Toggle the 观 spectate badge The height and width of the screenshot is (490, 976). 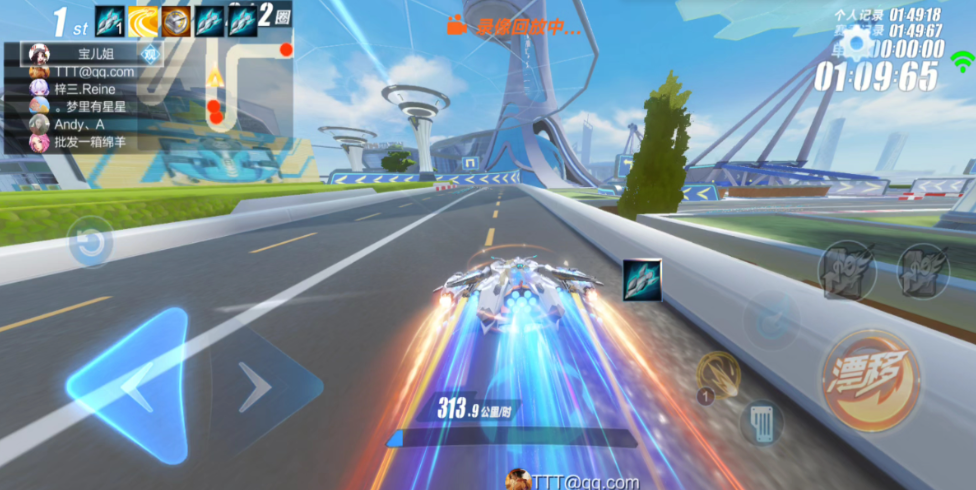coord(150,54)
